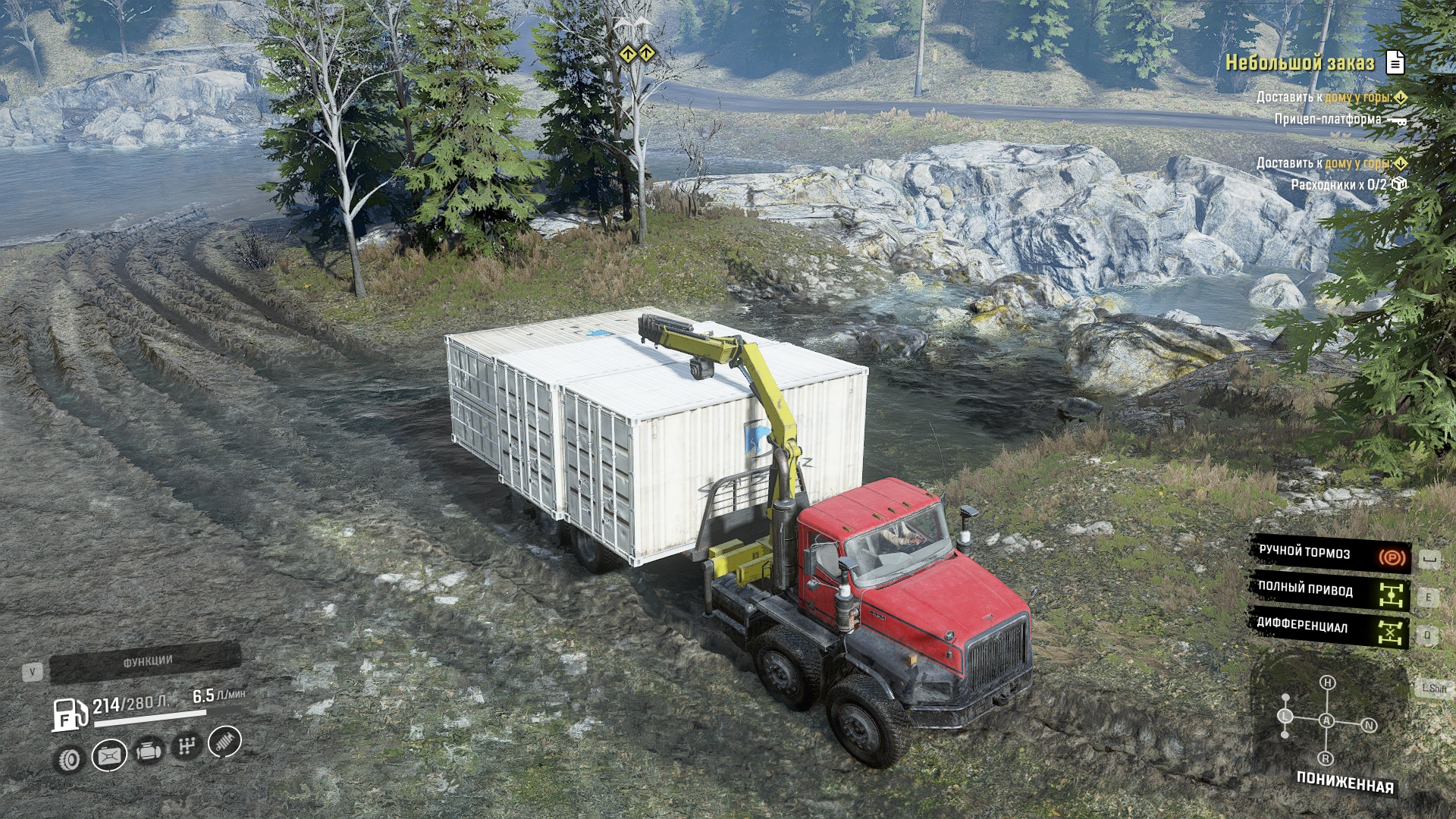1456x819 pixels.
Task: Click the fuel tank damage icon
Action: 109,755
